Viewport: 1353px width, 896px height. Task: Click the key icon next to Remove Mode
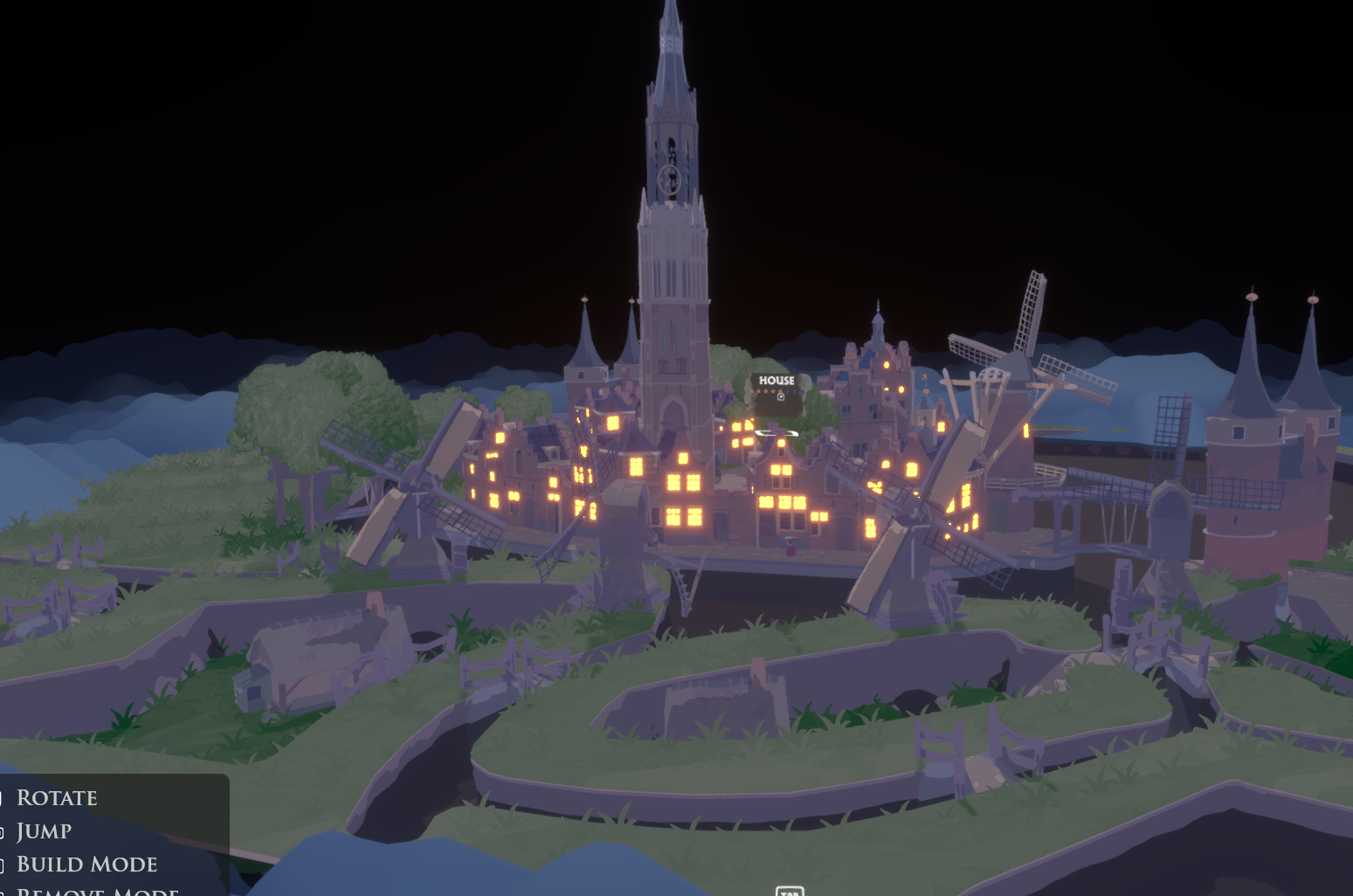coord(2,892)
